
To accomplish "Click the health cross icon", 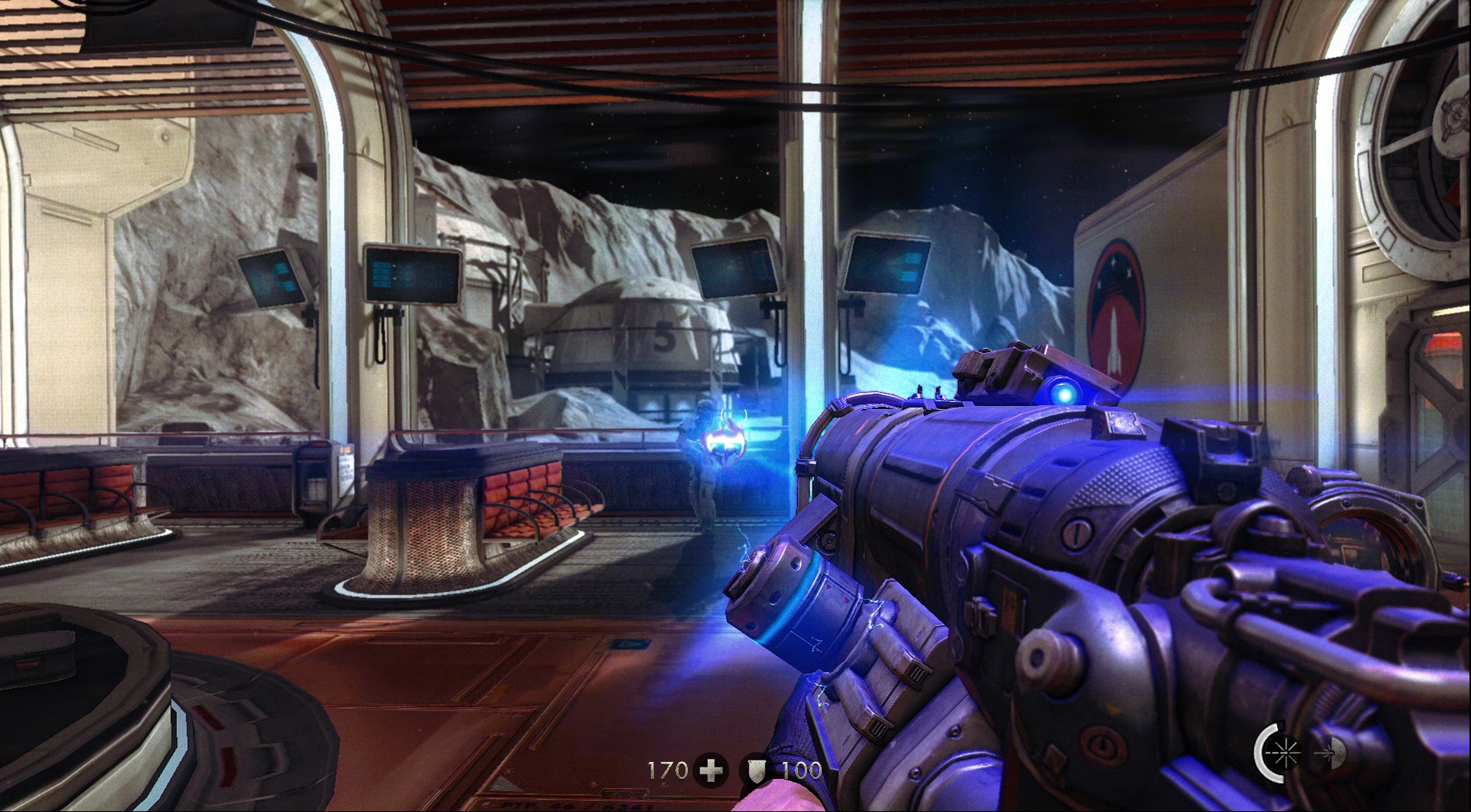I will click(709, 770).
